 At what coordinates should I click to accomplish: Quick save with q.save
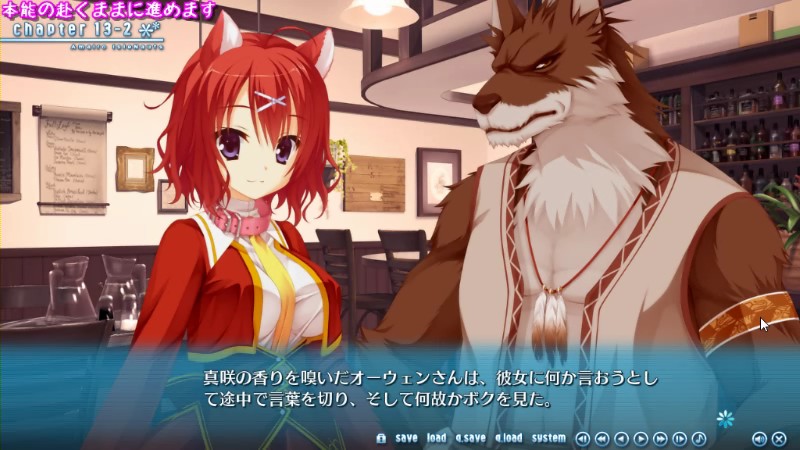(471, 438)
